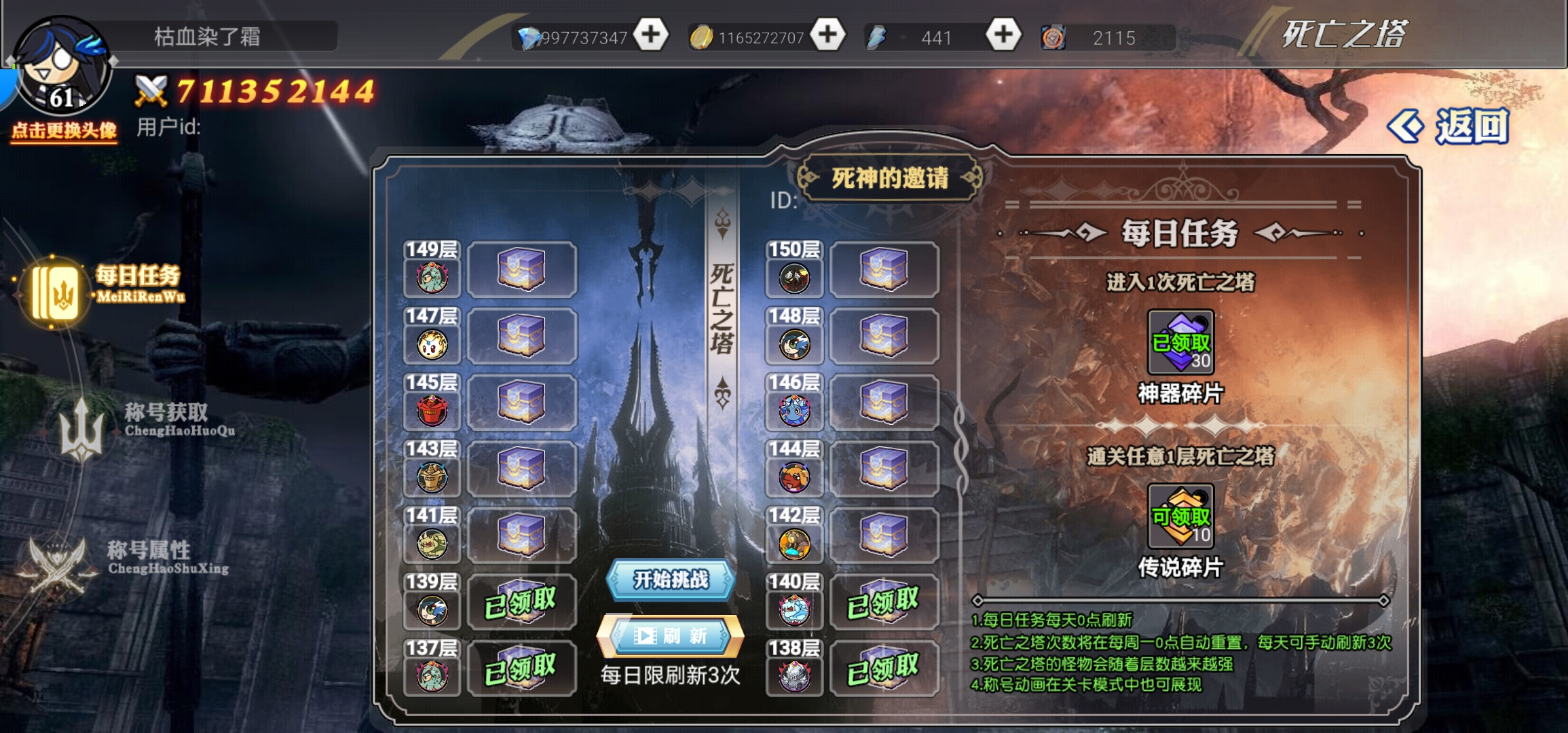
Task: Claim the 传说碎片 reward marked 可领取
Action: 1180,516
